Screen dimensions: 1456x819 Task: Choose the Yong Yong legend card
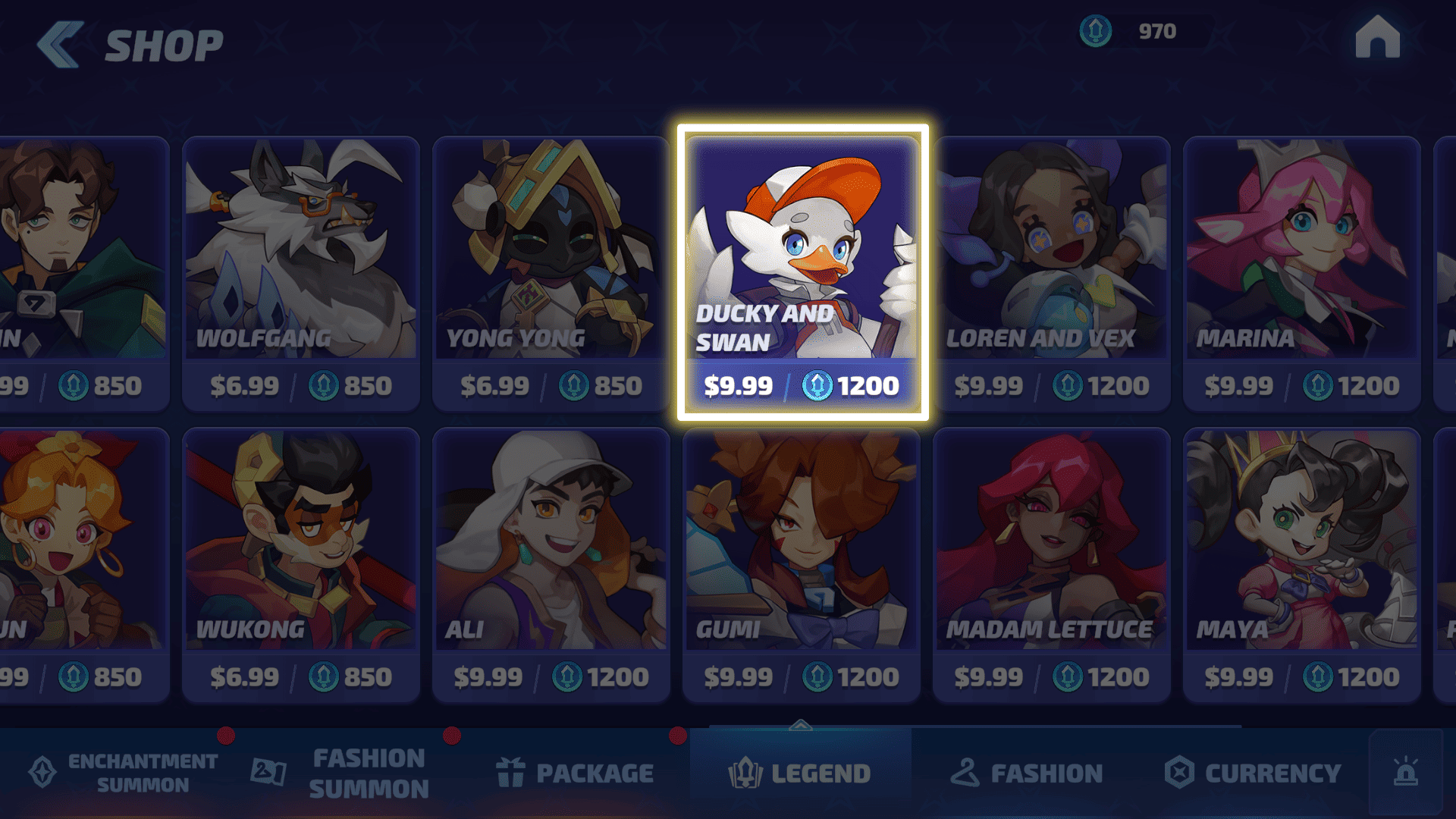point(551,273)
